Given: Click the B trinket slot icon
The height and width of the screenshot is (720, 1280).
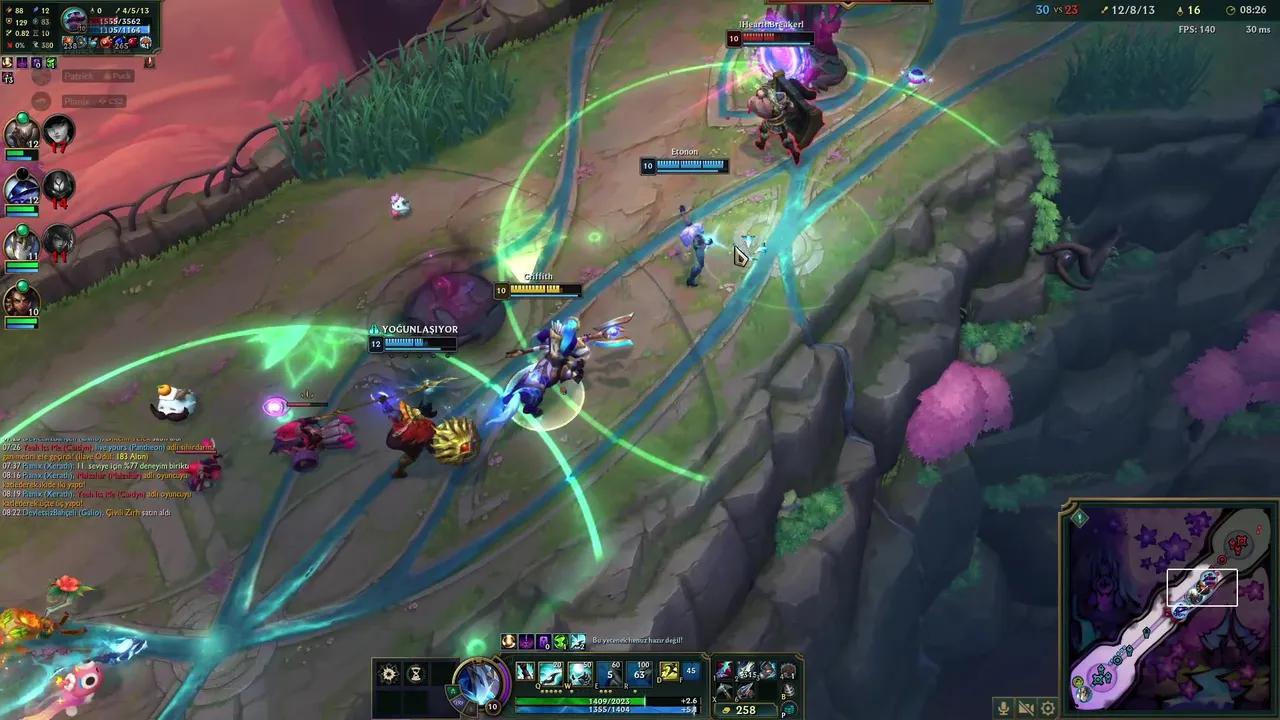Looking at the screenshot, I should coord(789,691).
